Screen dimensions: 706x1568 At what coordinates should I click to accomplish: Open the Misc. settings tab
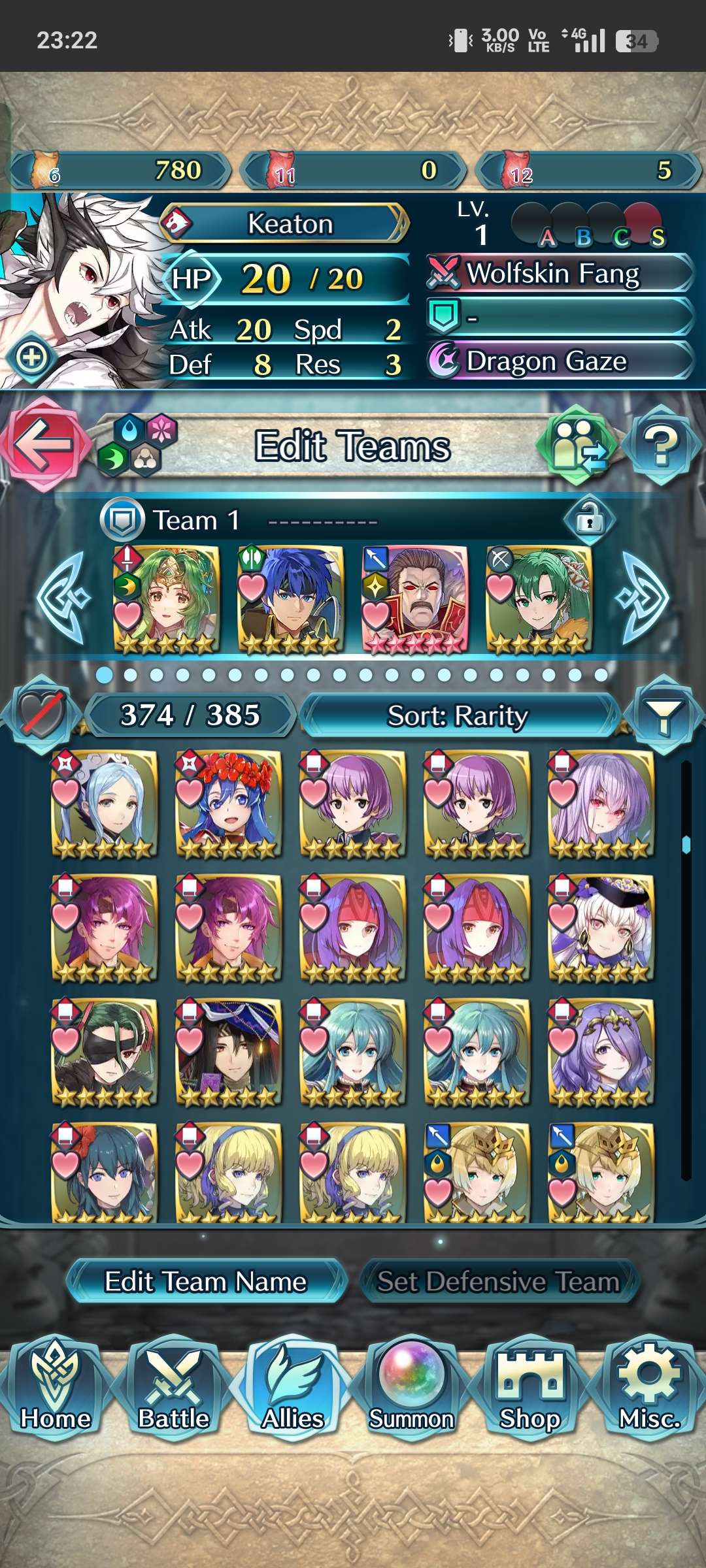[649, 1385]
